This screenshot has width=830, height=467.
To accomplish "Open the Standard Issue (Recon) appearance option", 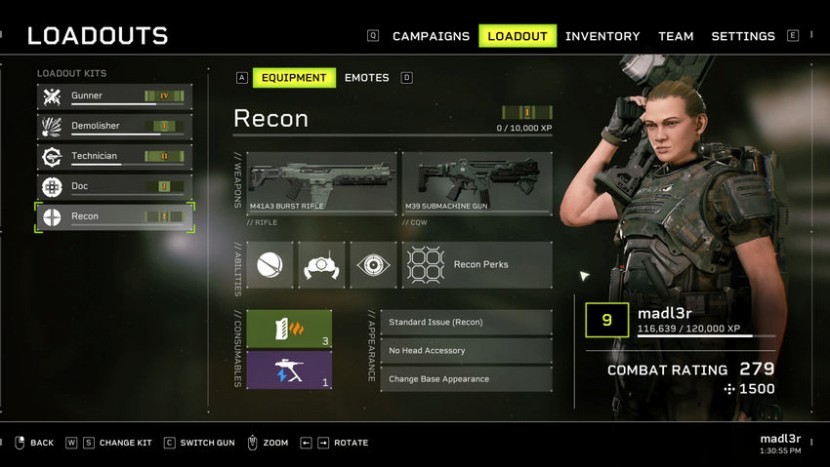I will 466,322.
